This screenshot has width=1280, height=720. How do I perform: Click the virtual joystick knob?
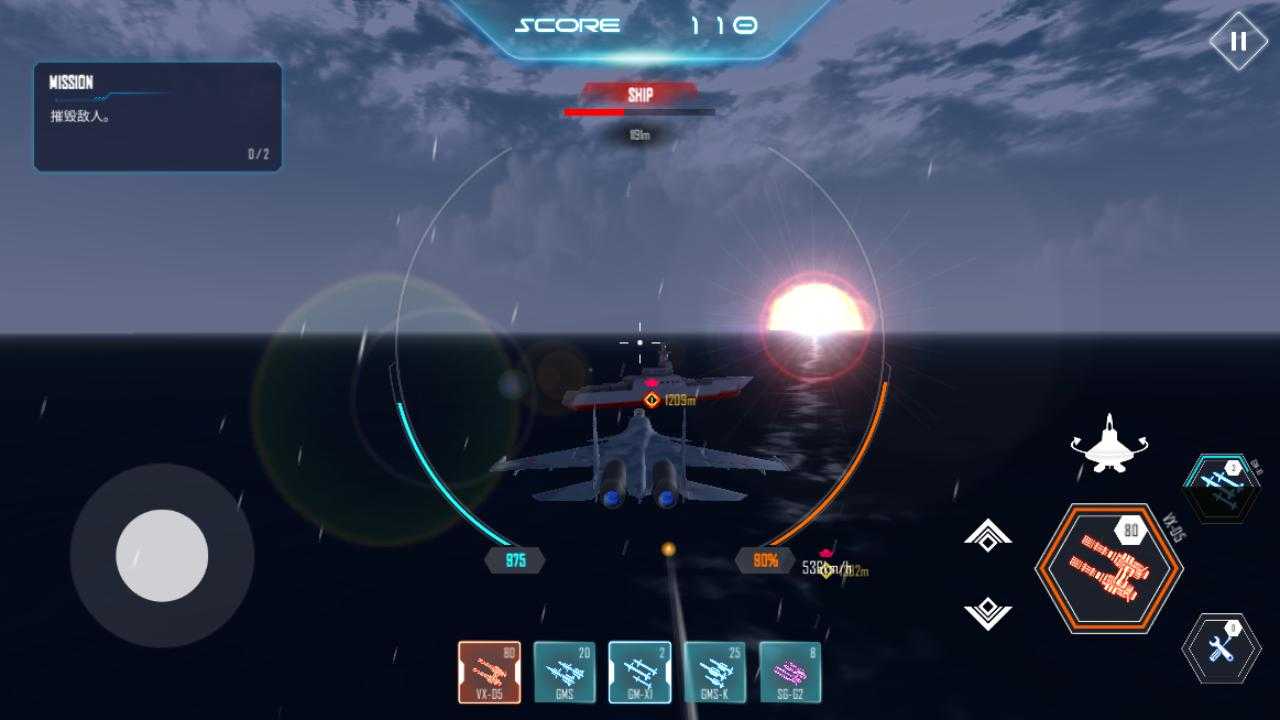(x=162, y=555)
